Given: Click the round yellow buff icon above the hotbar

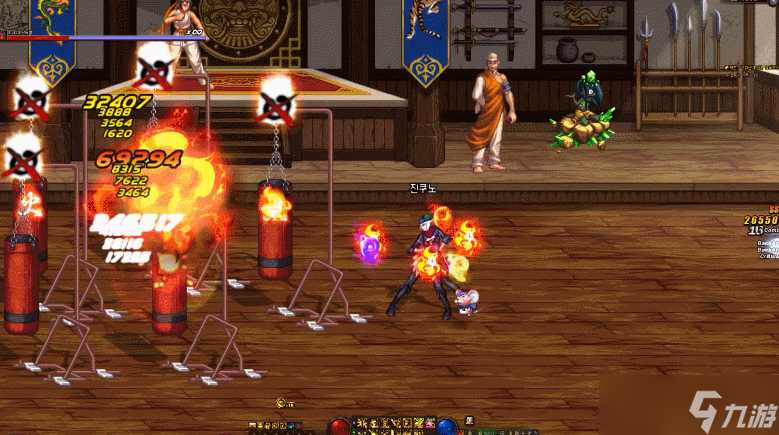Looking at the screenshot, I should [280, 403].
